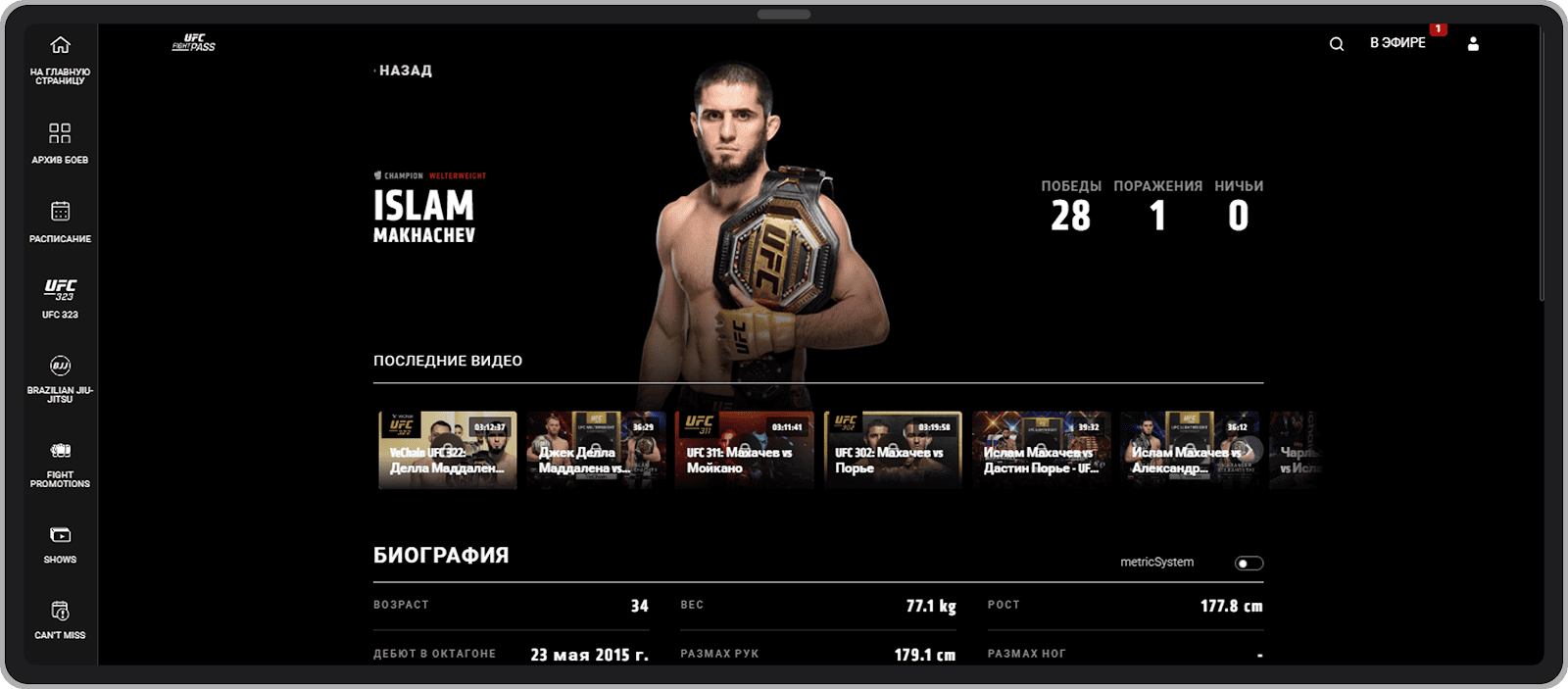
Task: Open the Can't Miss section
Action: tap(60, 620)
